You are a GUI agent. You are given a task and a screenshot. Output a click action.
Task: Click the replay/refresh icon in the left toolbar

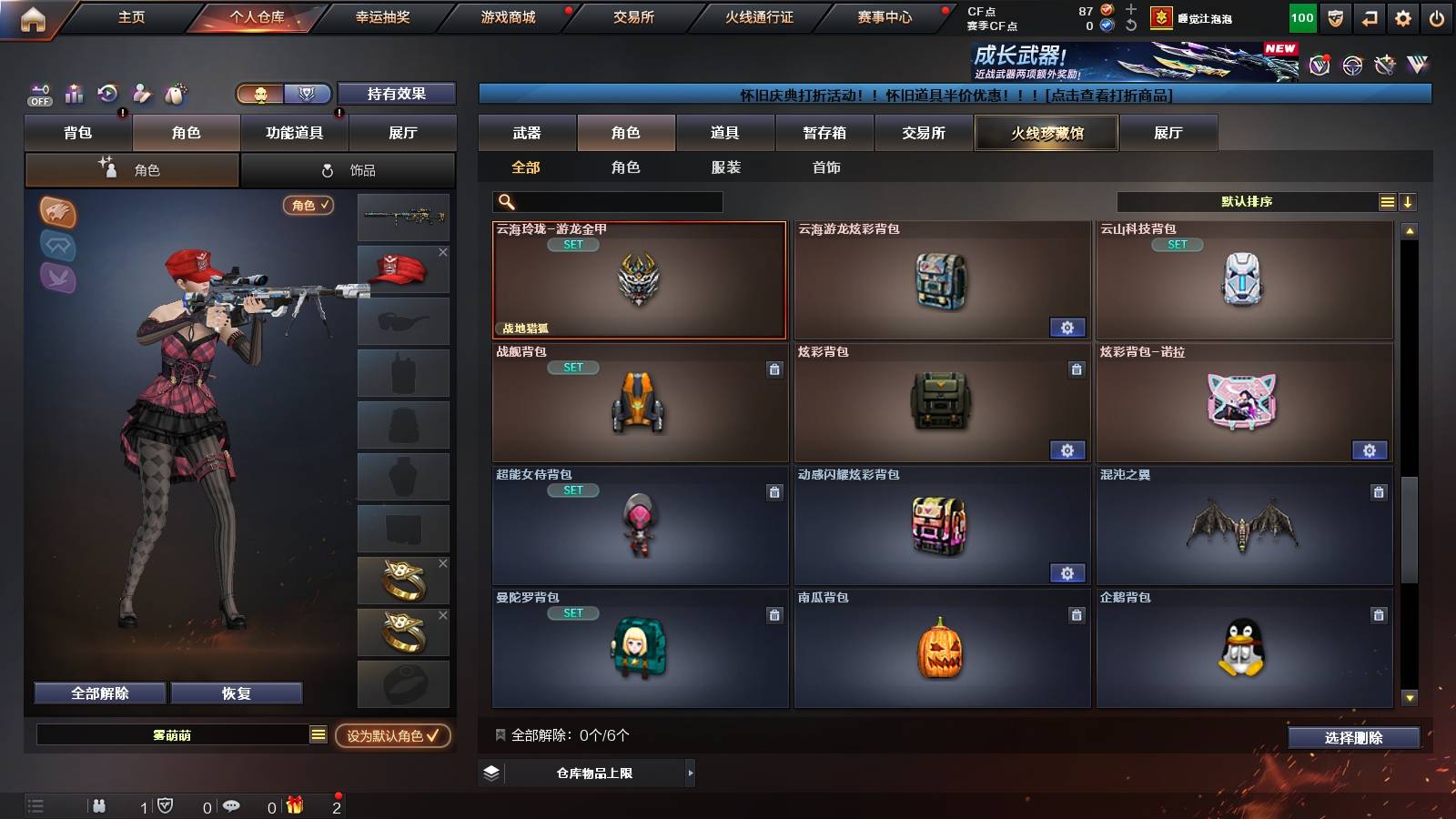point(107,94)
